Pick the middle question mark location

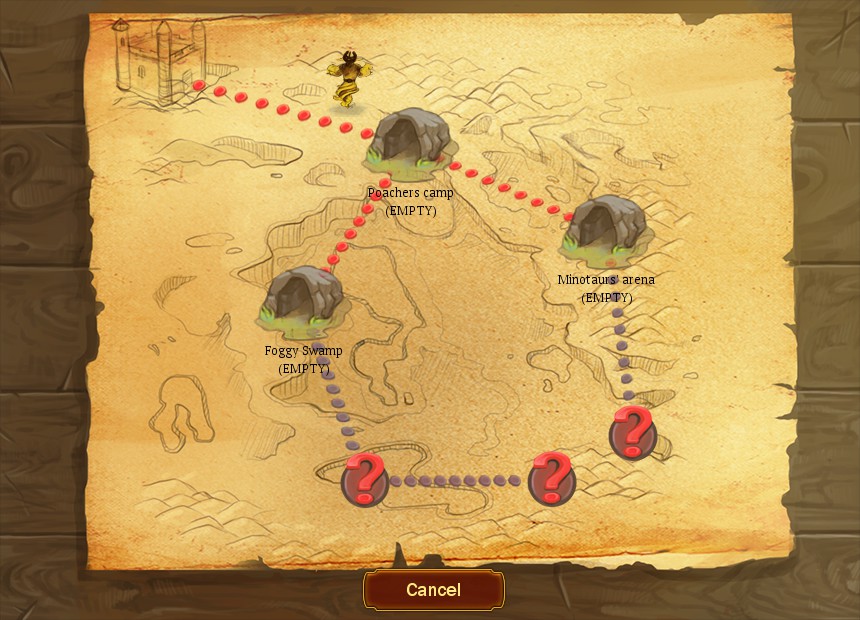tap(551, 478)
